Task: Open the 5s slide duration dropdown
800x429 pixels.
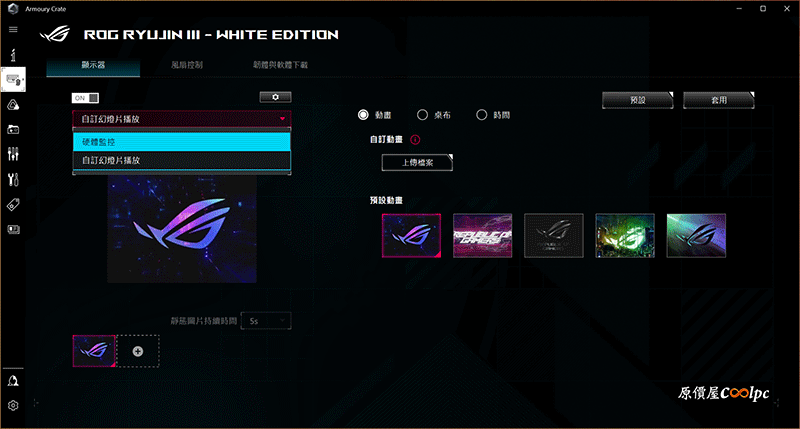Action: pyautogui.click(x=269, y=321)
